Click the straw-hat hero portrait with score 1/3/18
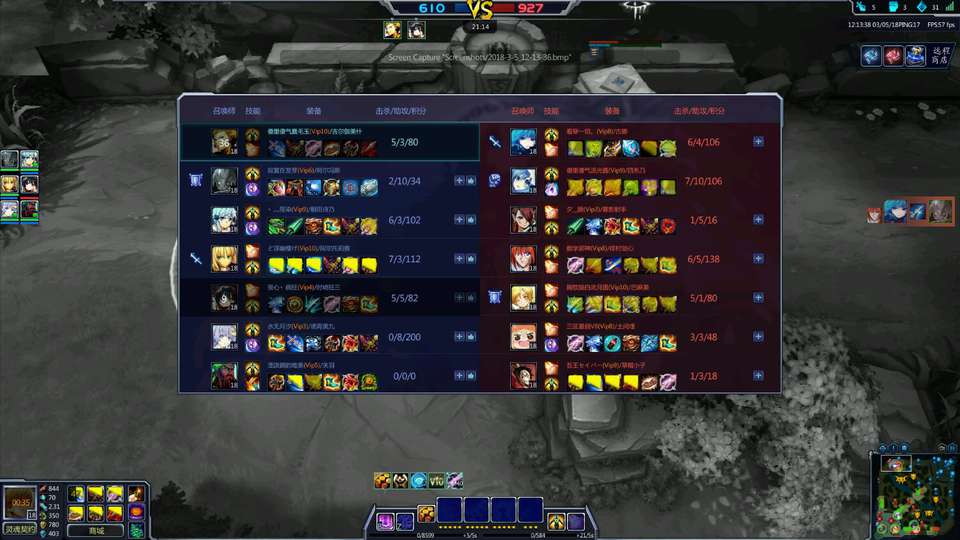The width and height of the screenshot is (960, 540). [524, 376]
